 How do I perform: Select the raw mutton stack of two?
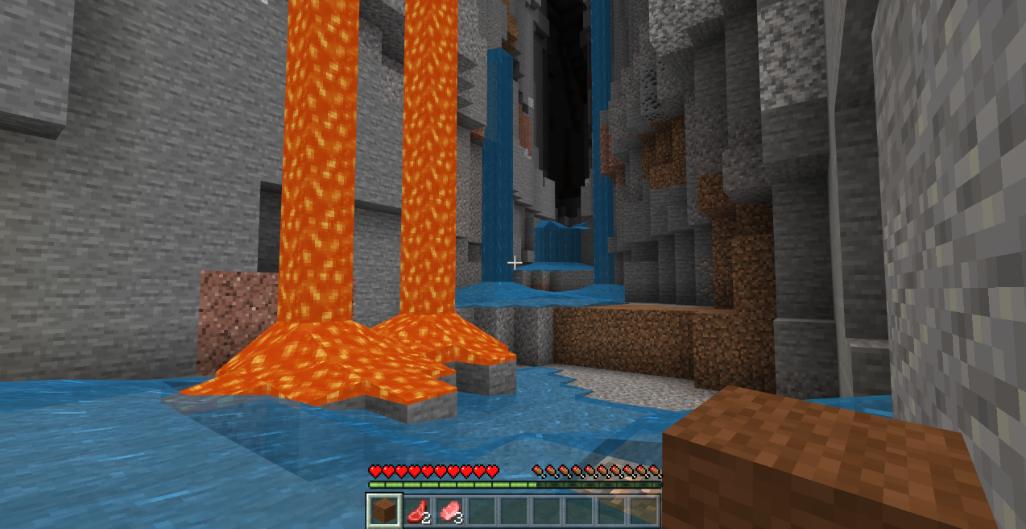pos(417,510)
